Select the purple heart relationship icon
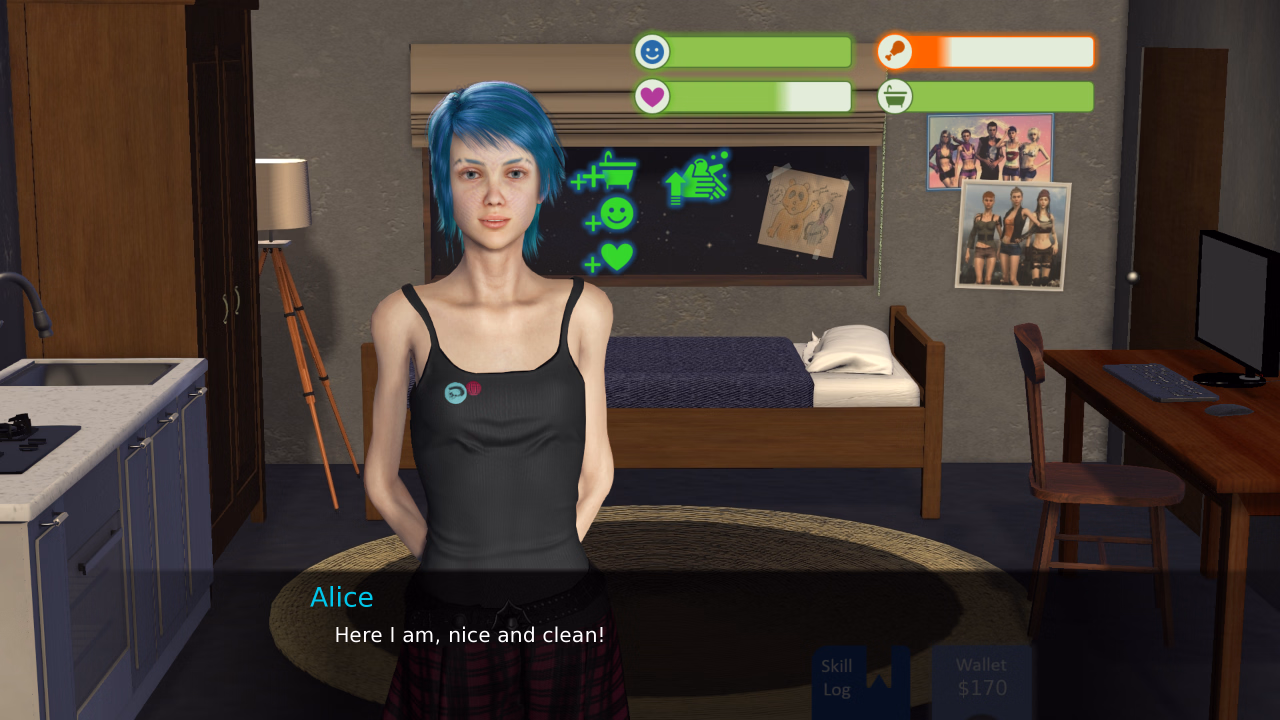The image size is (1280, 720). [651, 96]
